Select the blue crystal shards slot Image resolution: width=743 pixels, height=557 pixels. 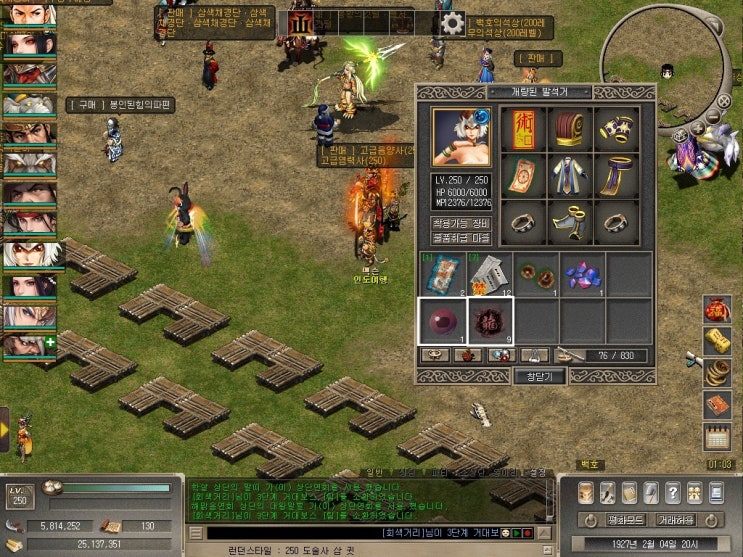pyautogui.click(x=583, y=274)
